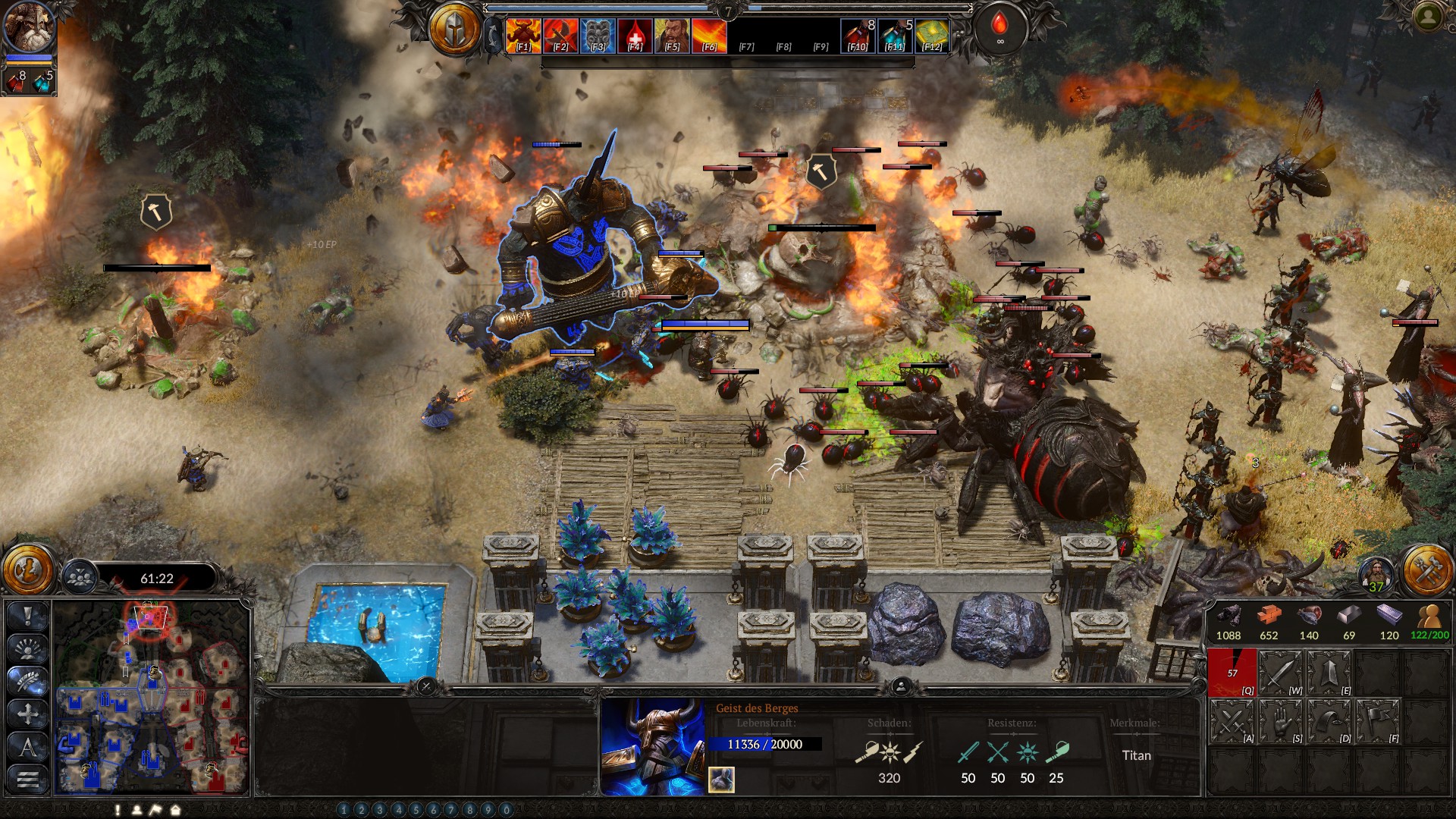The image size is (1456, 819).
Task: Select control group number 1
Action: (344, 810)
